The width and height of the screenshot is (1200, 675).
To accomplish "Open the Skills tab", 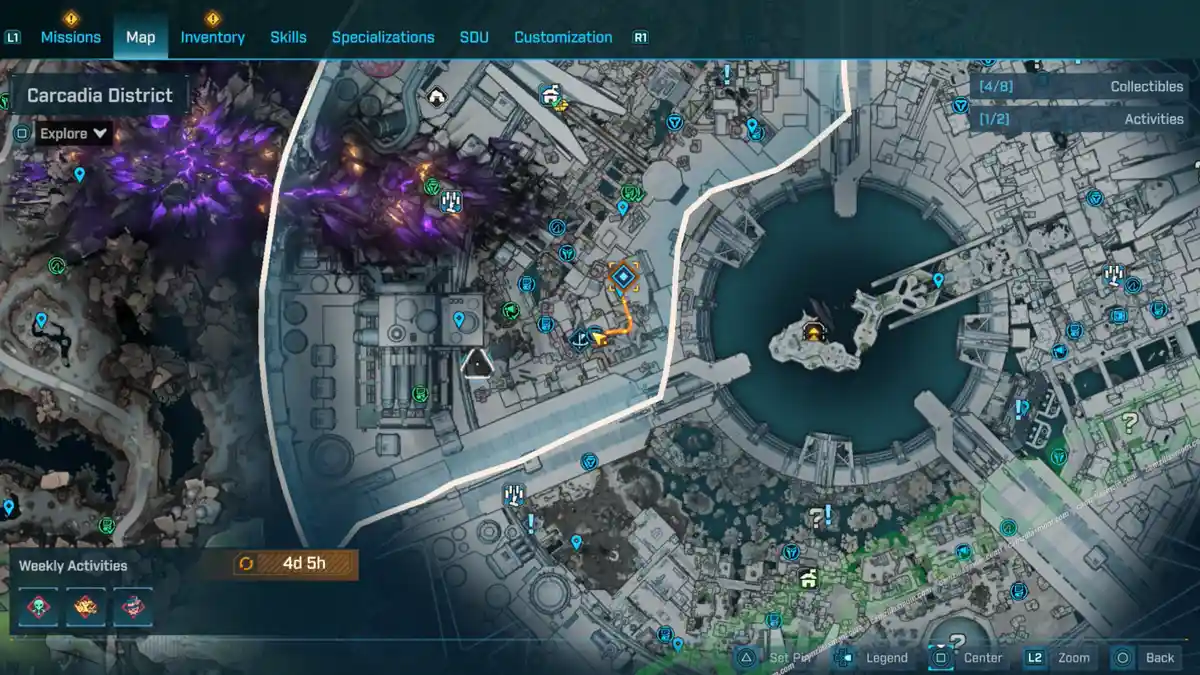I will tap(288, 37).
